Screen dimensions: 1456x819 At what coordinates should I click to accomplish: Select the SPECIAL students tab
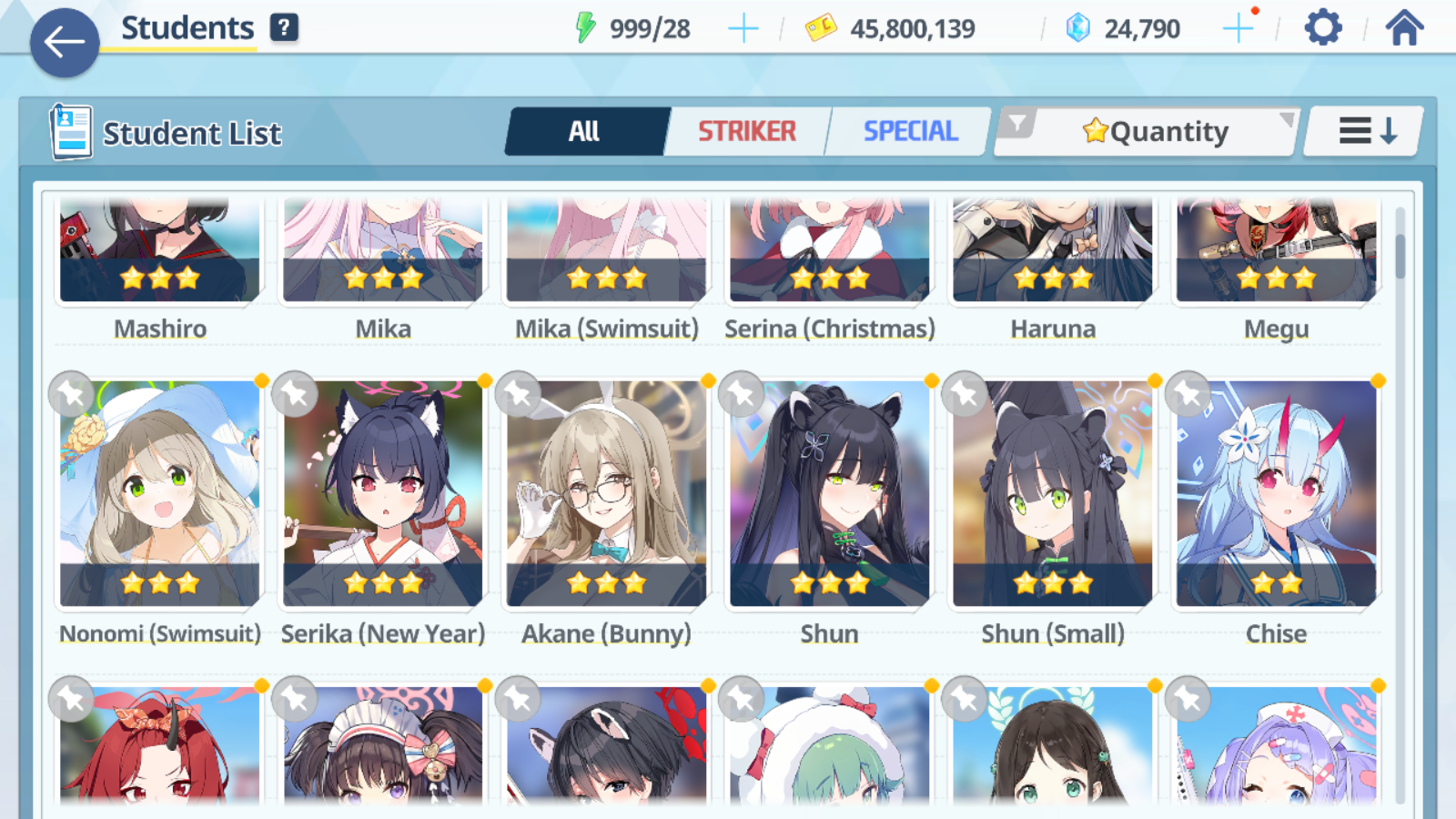910,131
